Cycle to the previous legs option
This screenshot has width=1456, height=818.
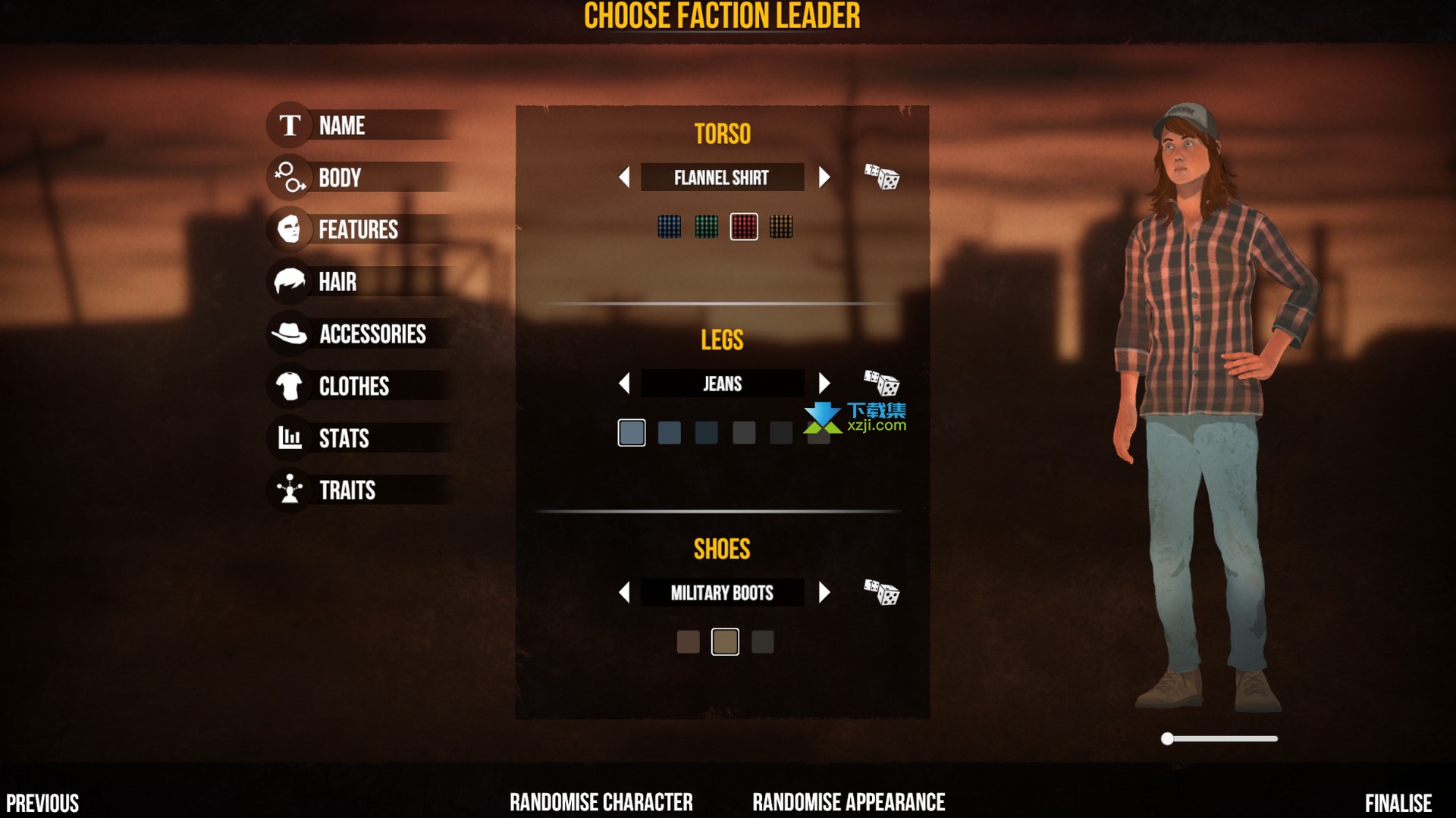click(x=624, y=384)
